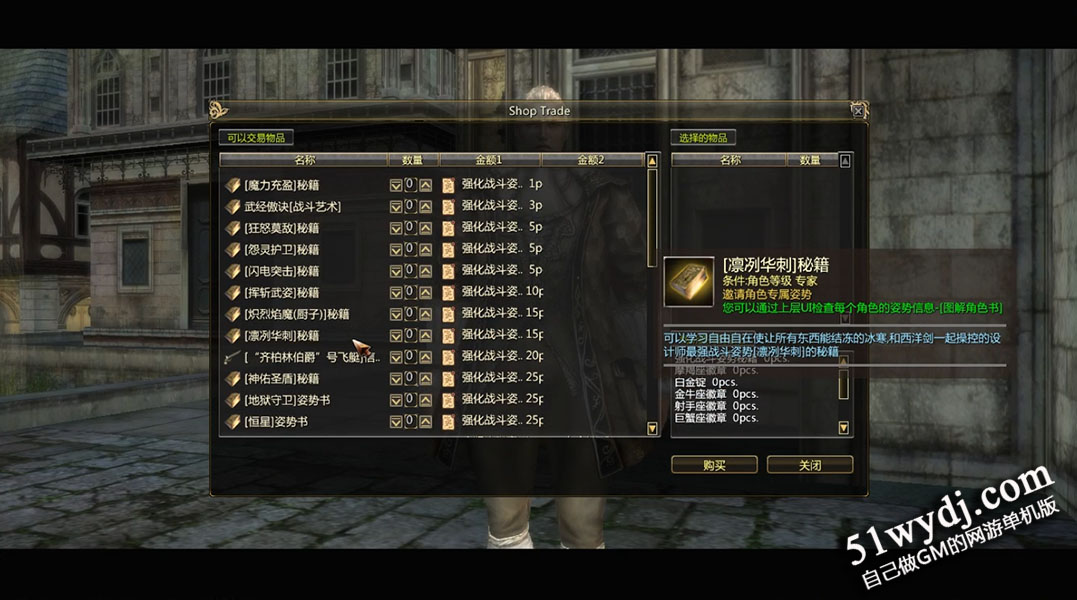Viewport: 1077px width, 600px height.
Task: Close the Shop Trade window with X
Action: 857,110
